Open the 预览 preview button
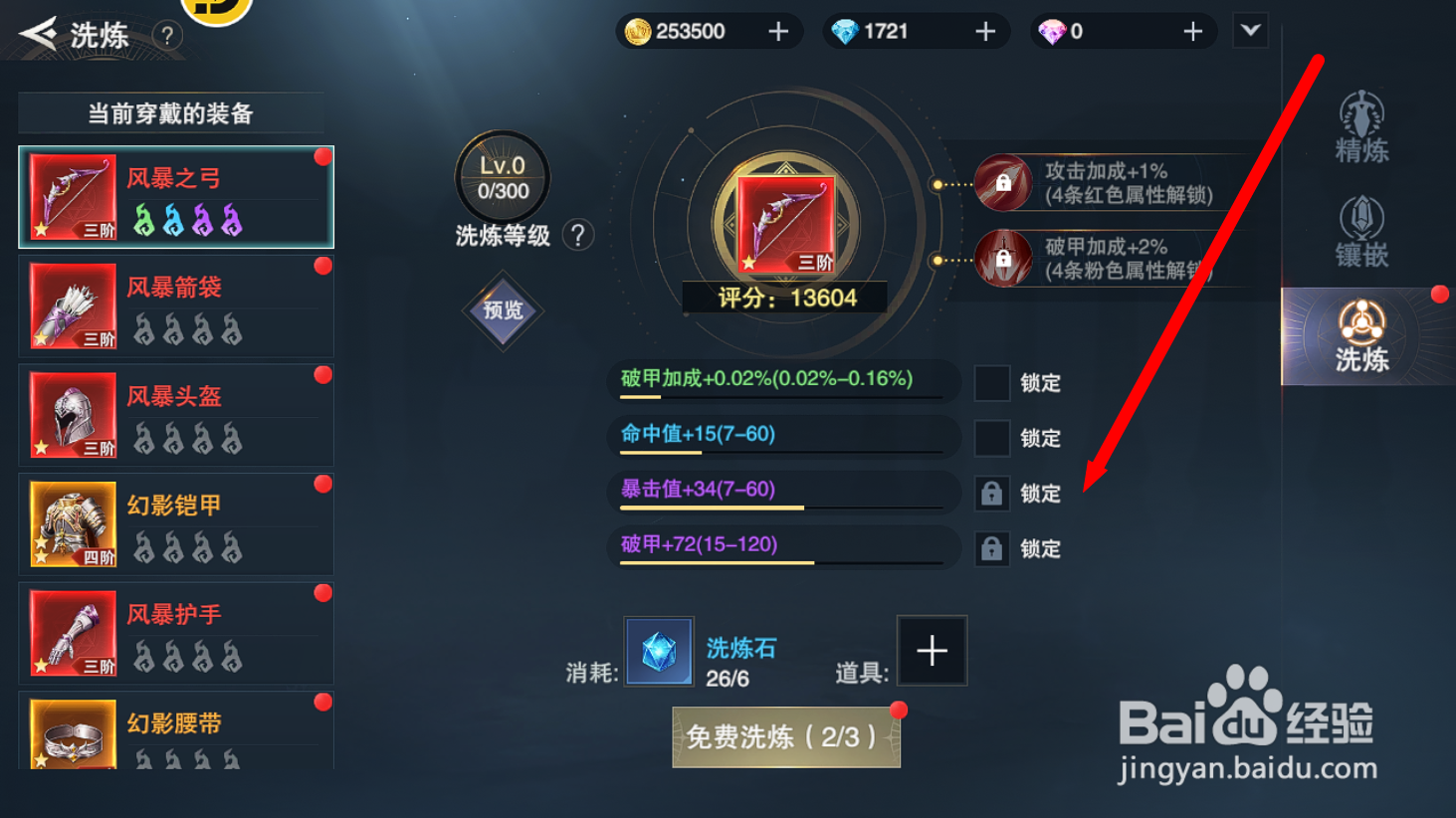Screen dimensions: 1456x818 [503, 311]
